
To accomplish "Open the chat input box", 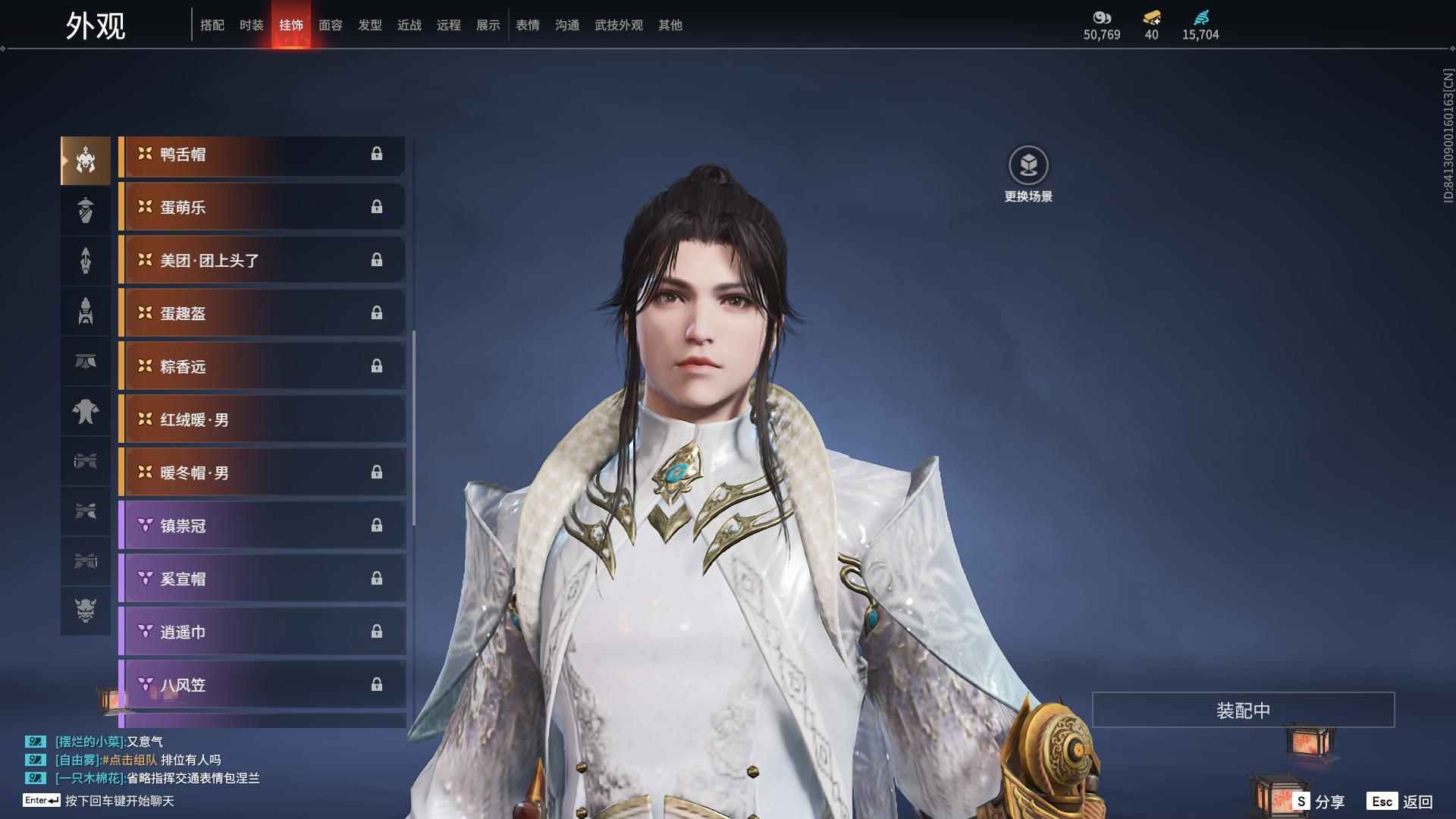I will point(119,801).
